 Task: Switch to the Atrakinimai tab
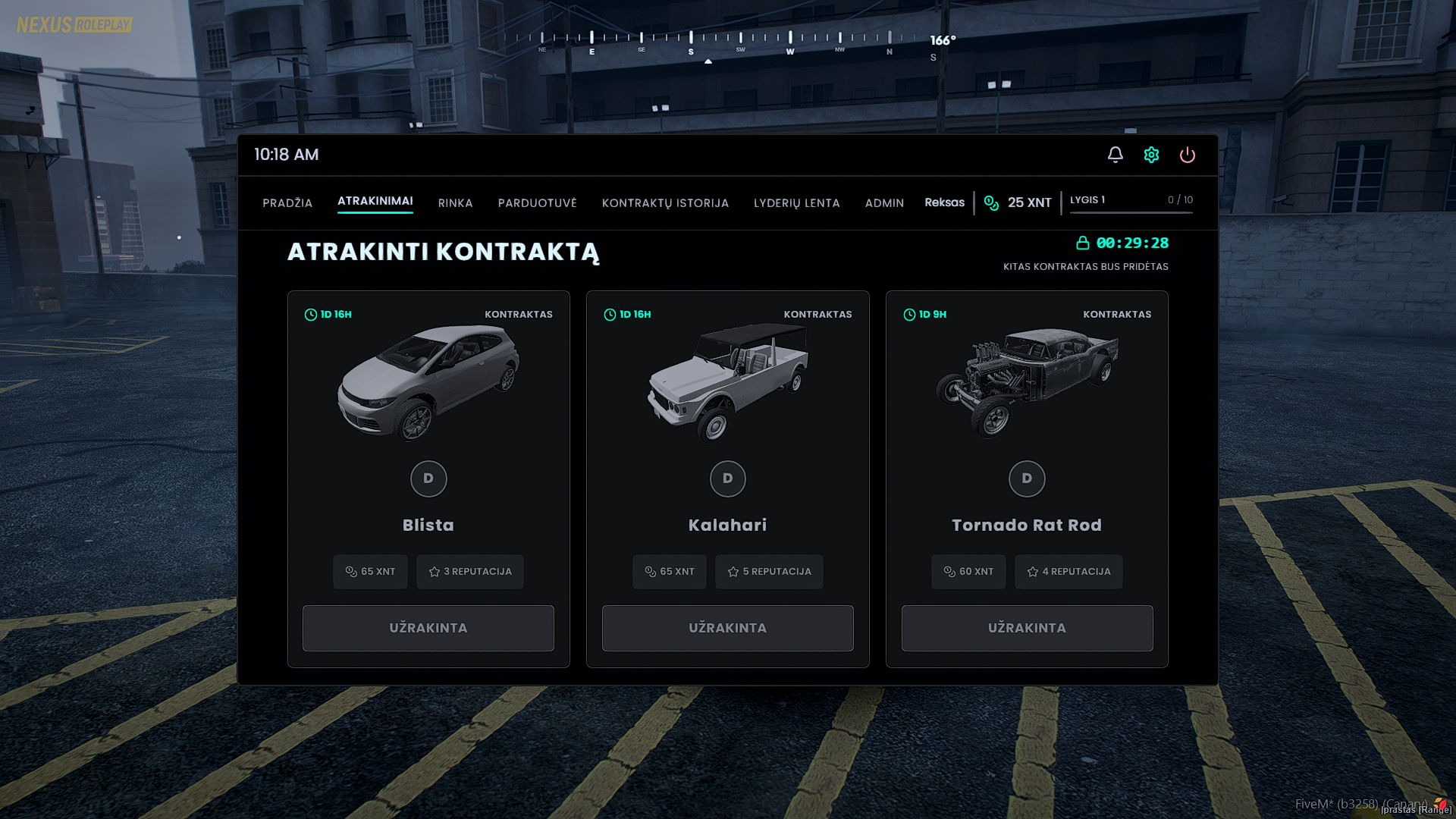click(x=375, y=201)
